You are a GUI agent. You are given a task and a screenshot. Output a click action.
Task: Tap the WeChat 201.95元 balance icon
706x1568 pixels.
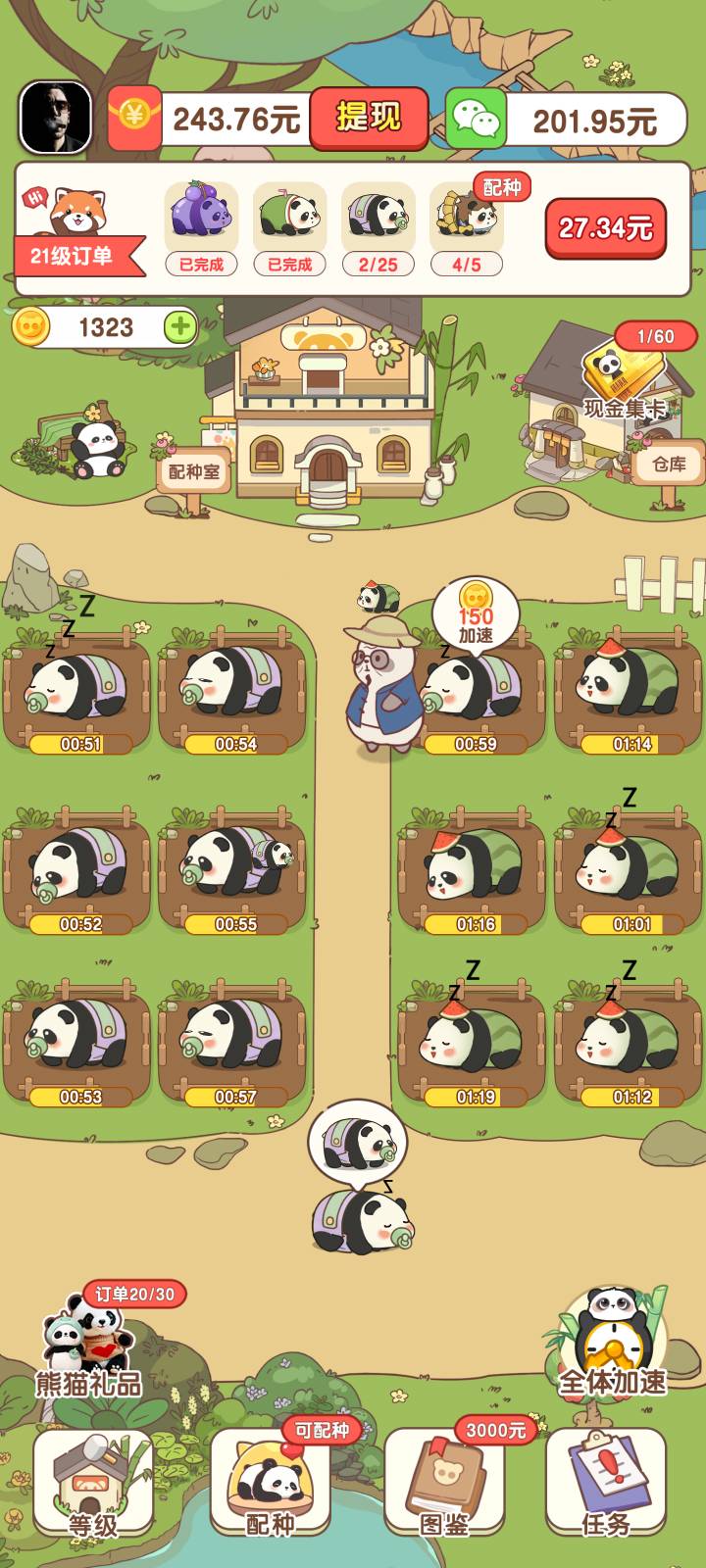click(476, 120)
